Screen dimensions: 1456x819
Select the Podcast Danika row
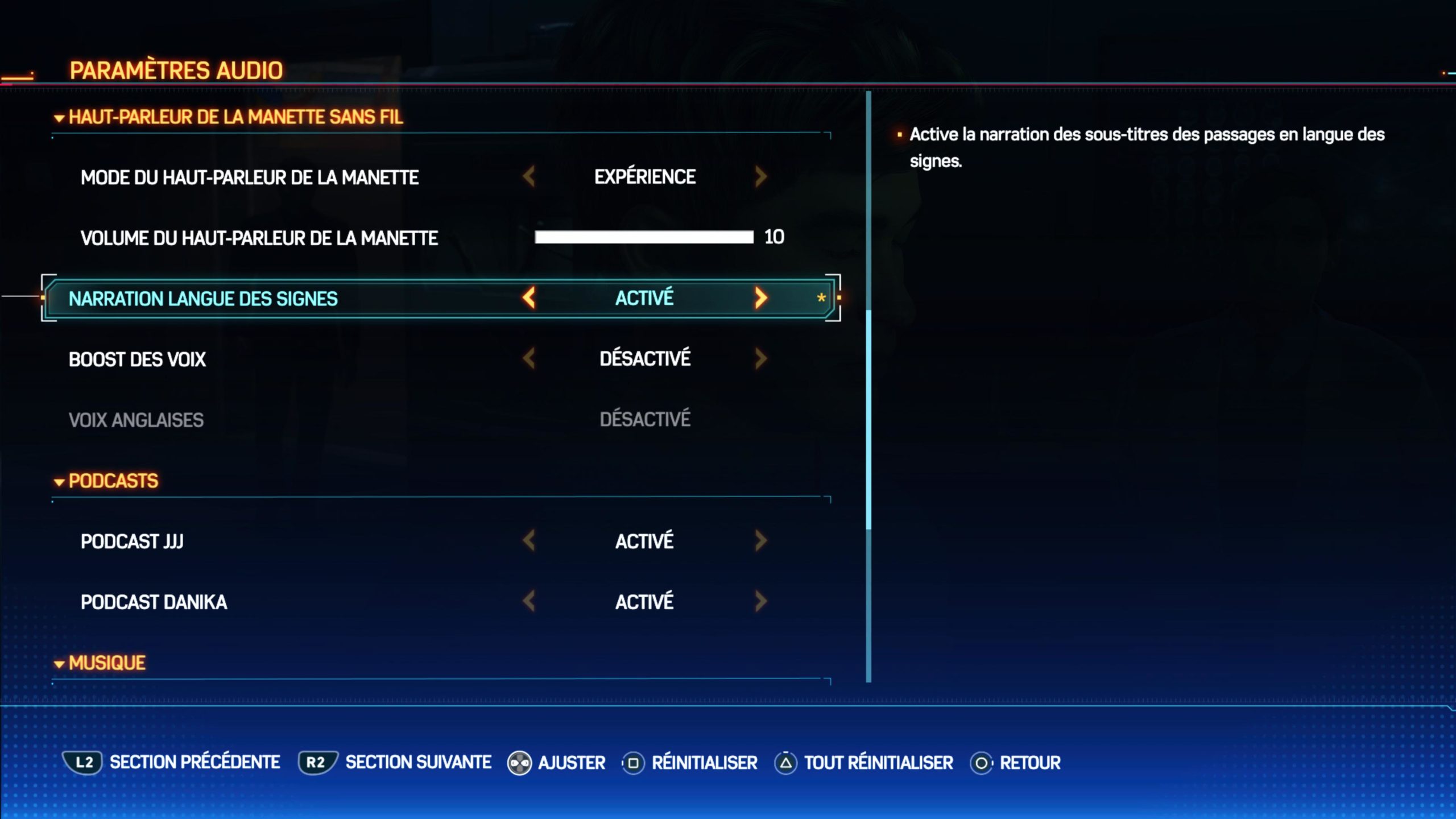[x=154, y=602]
